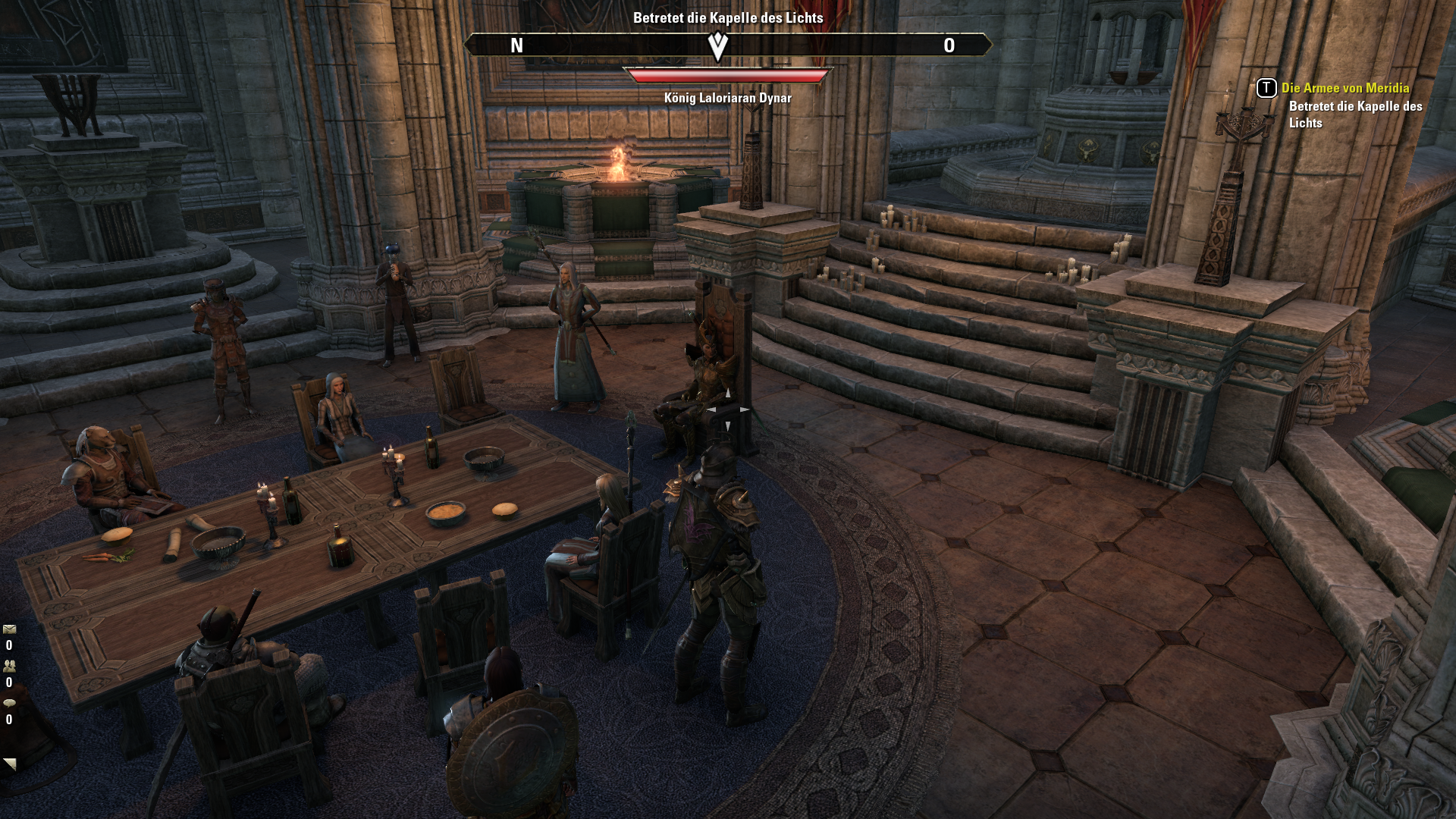
Task: Click the compass bar quest marker
Action: (717, 45)
